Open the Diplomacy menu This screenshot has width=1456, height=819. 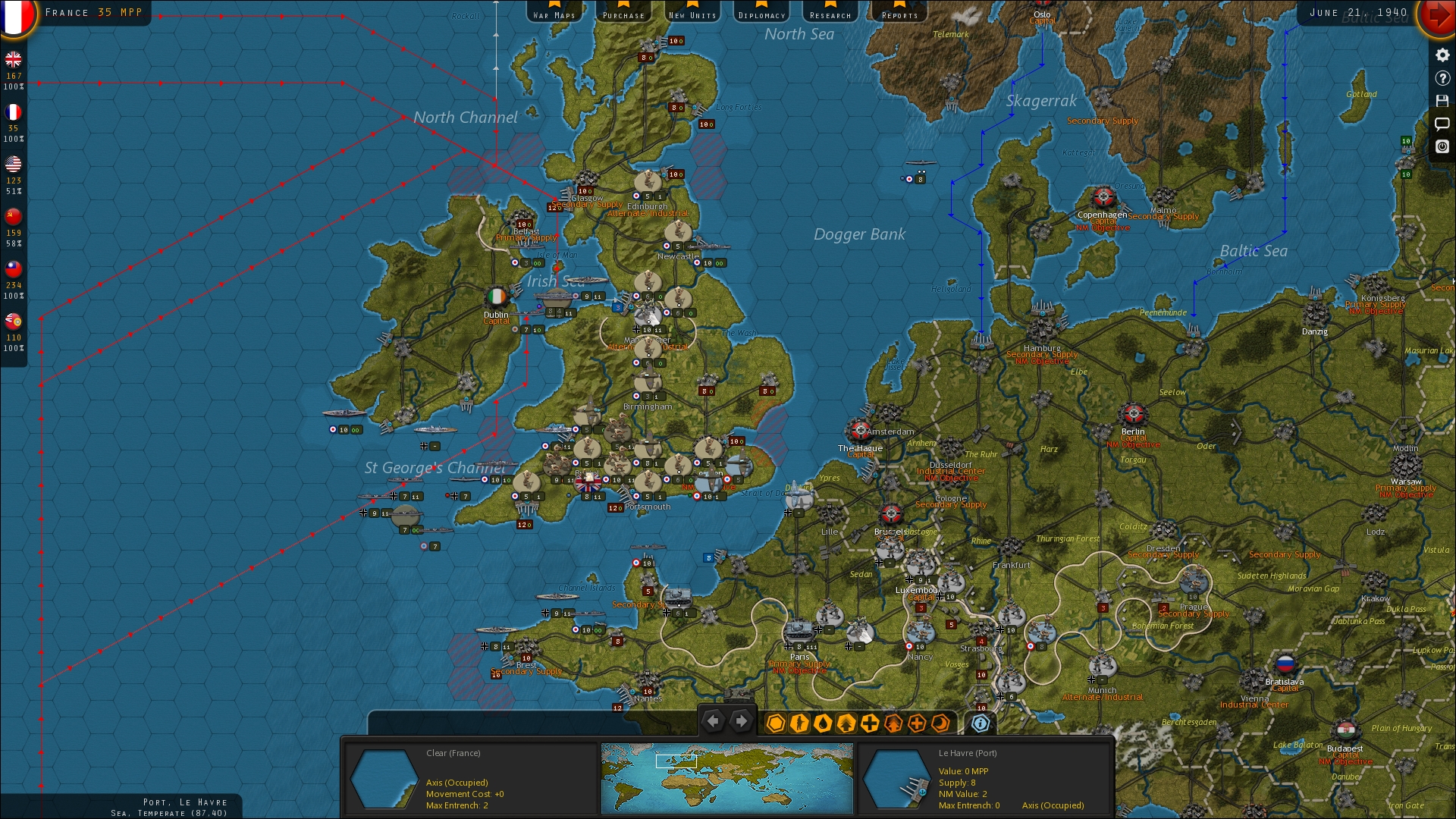pos(761,13)
